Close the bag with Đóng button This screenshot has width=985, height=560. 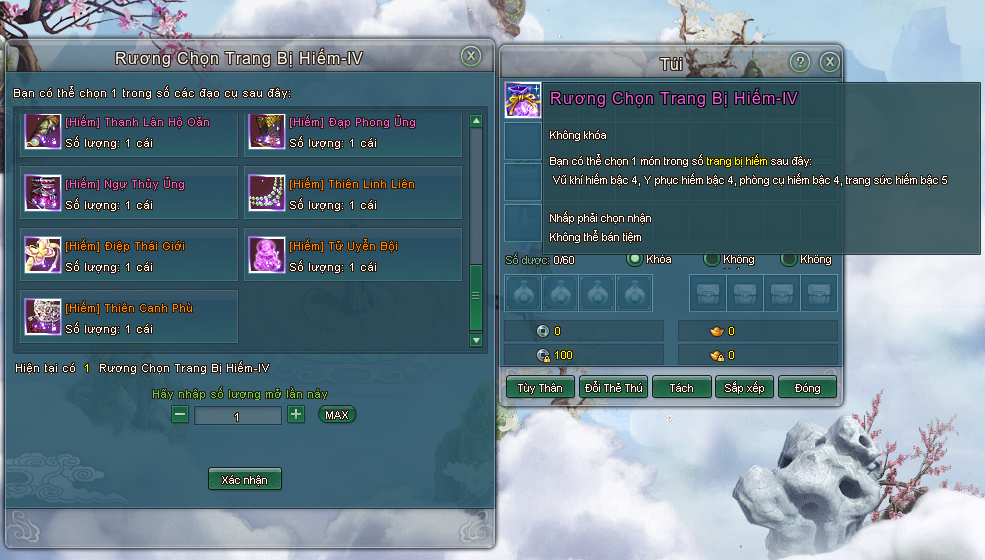click(x=807, y=388)
